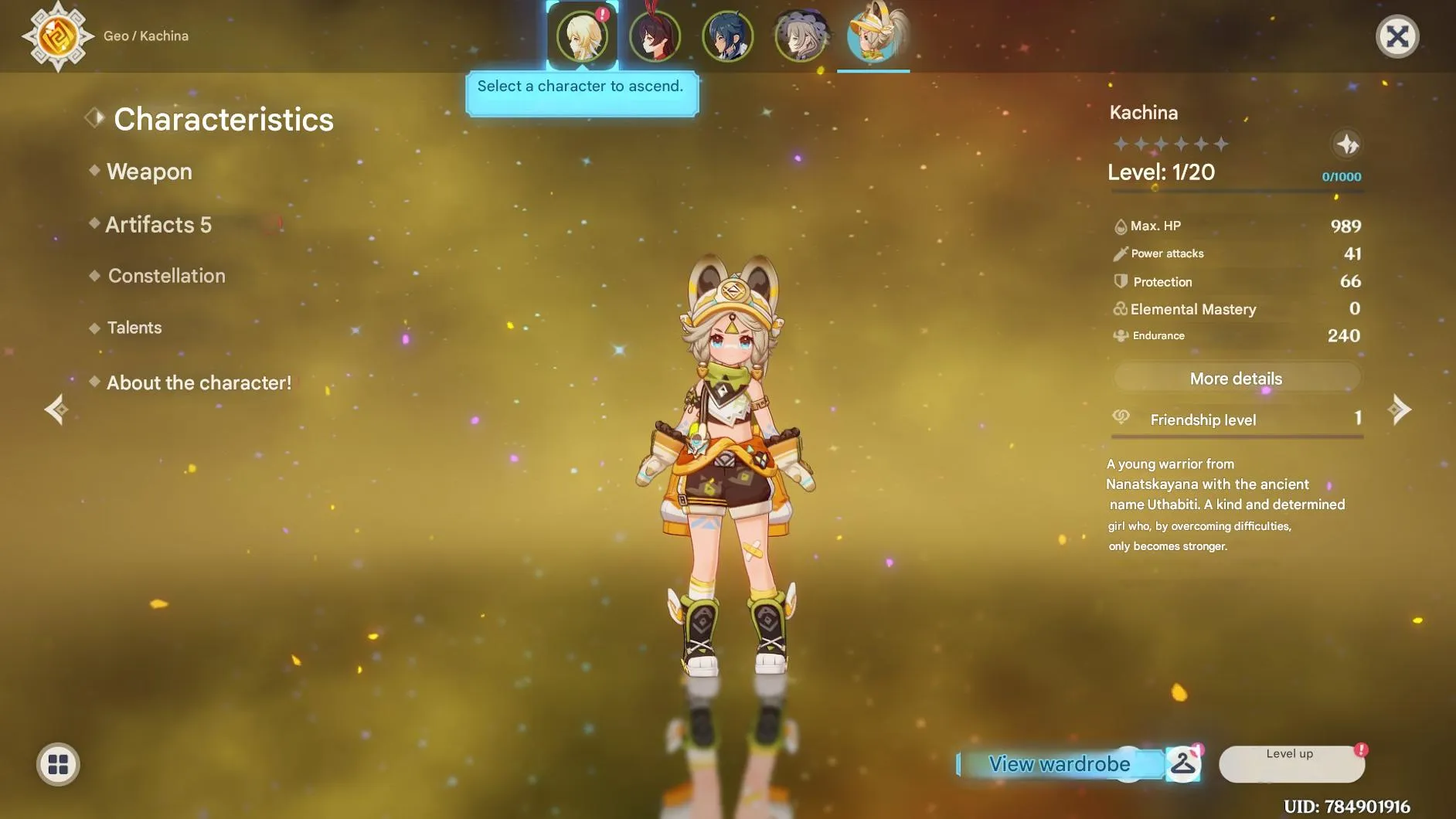The image size is (1456, 819).
Task: Pick the gray-haired character portrait
Action: click(800, 36)
